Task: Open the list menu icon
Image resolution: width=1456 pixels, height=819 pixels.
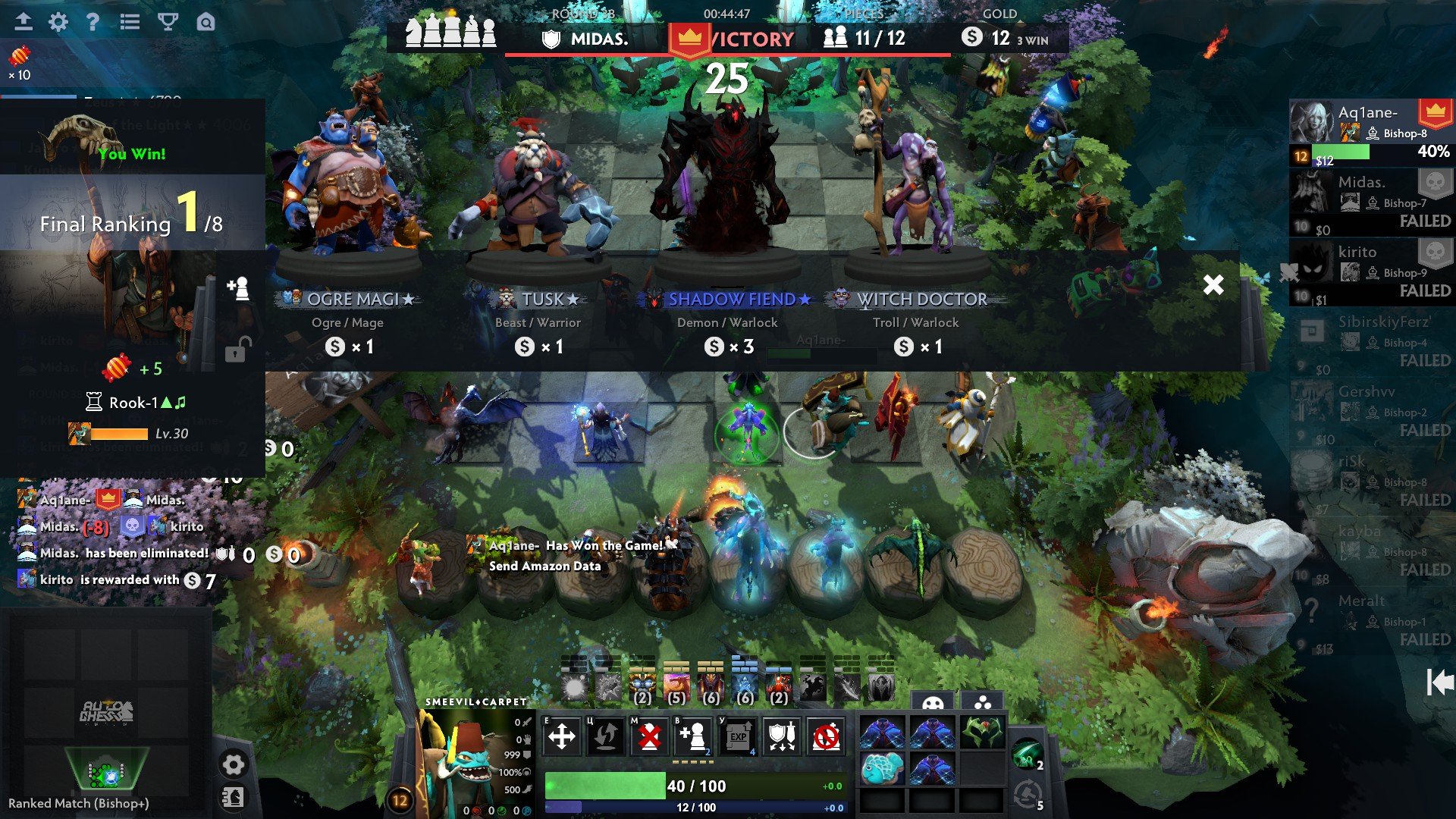Action: point(130,22)
